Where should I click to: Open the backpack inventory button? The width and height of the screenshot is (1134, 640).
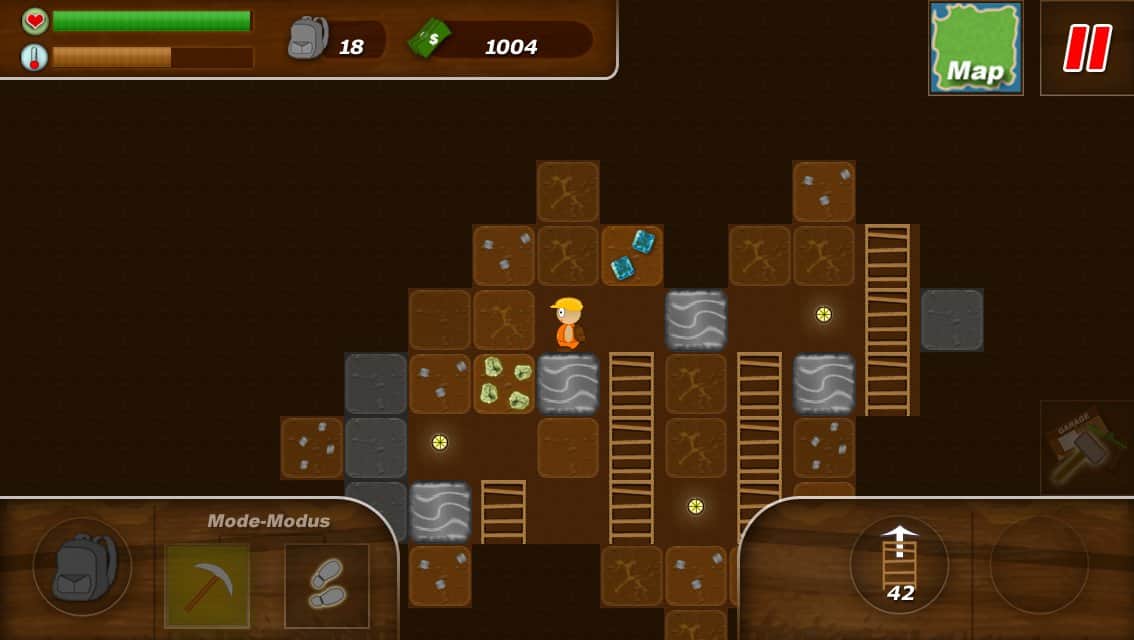[81, 566]
